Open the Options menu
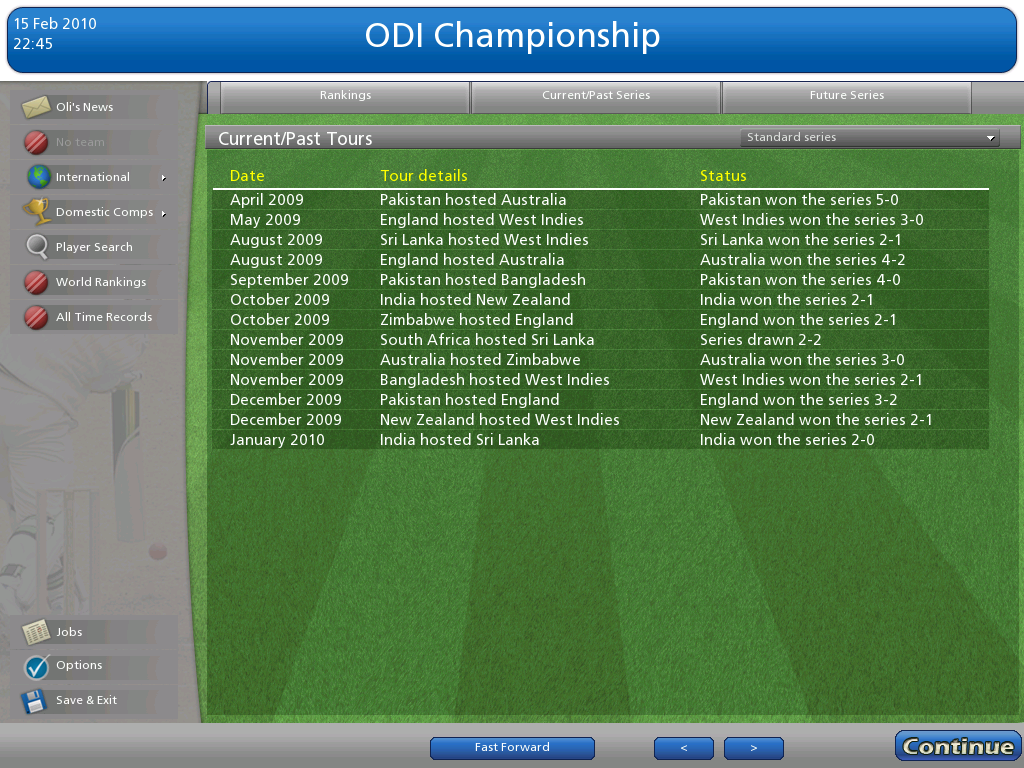The image size is (1024, 768). [79, 665]
